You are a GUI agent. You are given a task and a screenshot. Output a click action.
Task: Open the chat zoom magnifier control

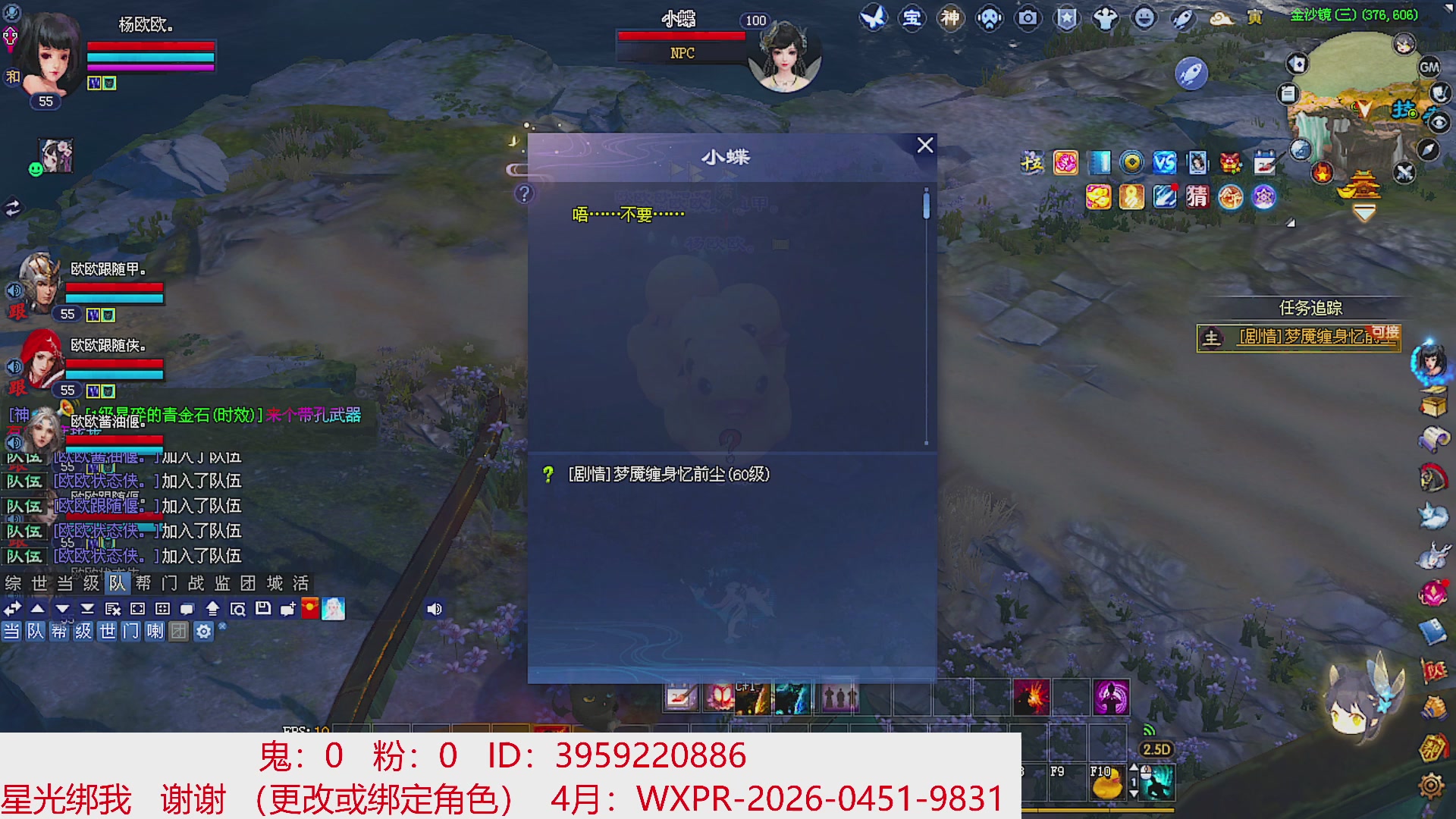pyautogui.click(x=239, y=607)
